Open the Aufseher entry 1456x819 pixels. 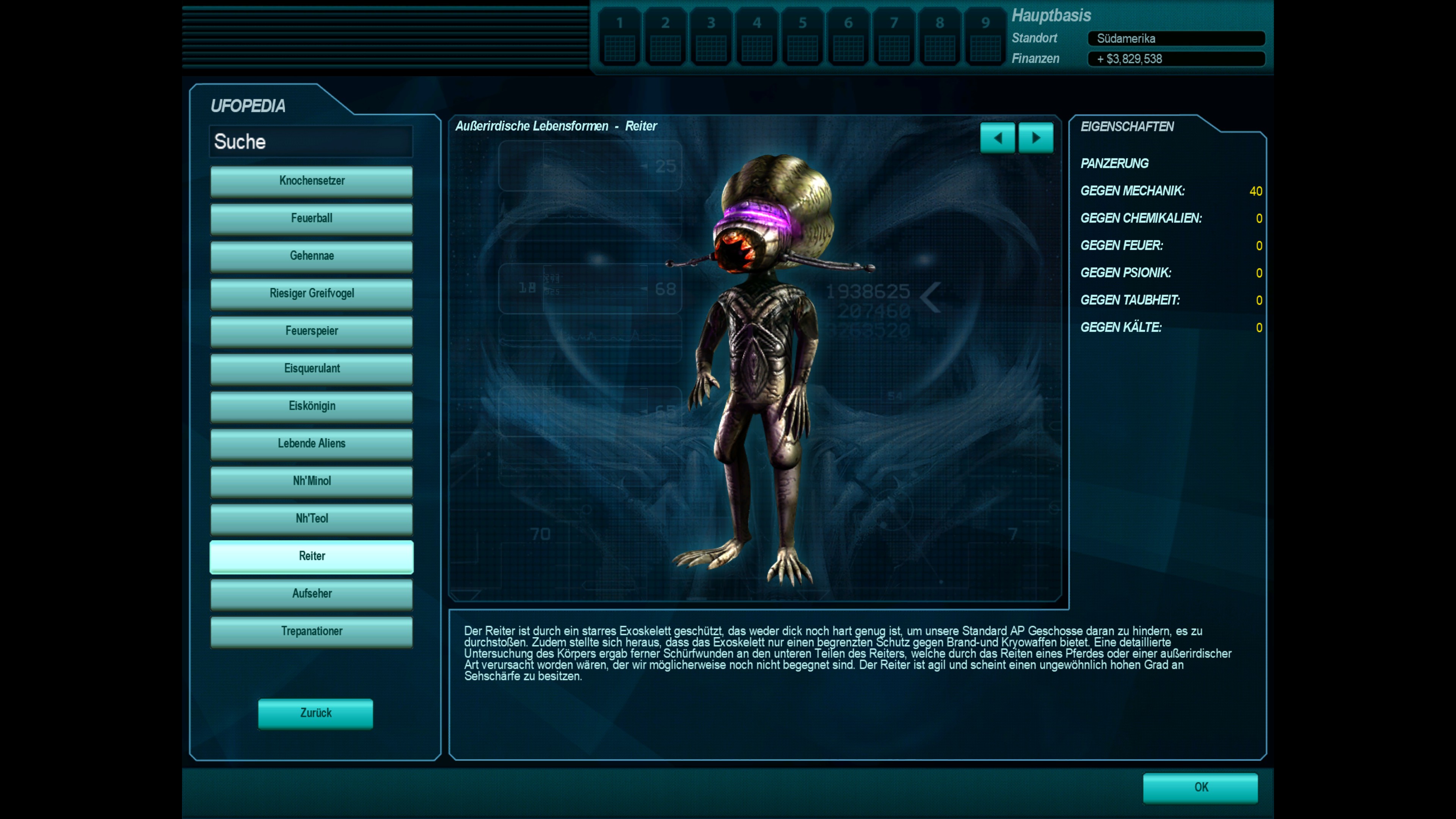311,593
